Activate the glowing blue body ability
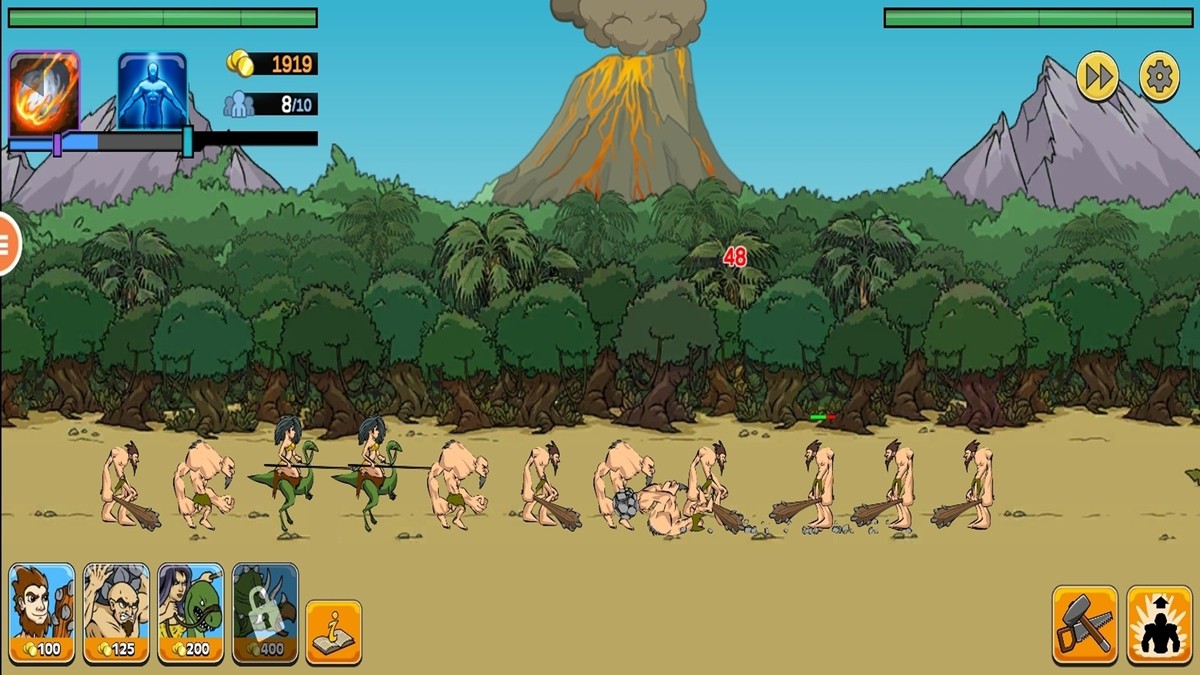Screen dimensions: 1200x675 coord(152,91)
